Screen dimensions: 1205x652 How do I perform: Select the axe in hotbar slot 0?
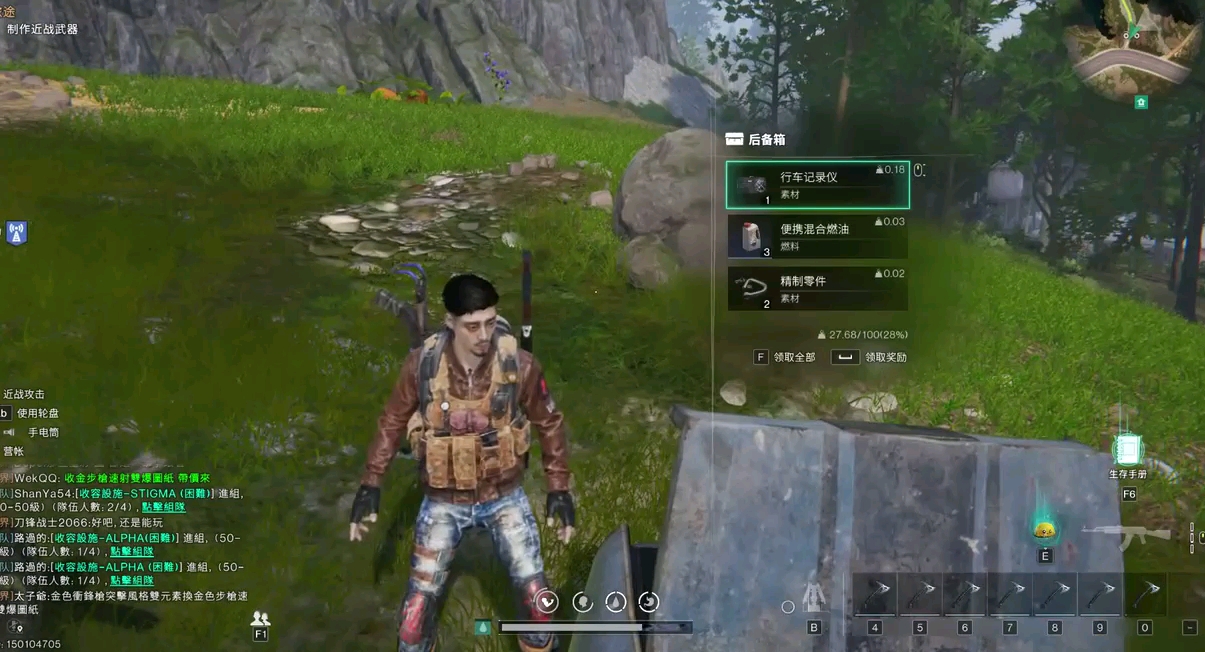coord(1145,594)
